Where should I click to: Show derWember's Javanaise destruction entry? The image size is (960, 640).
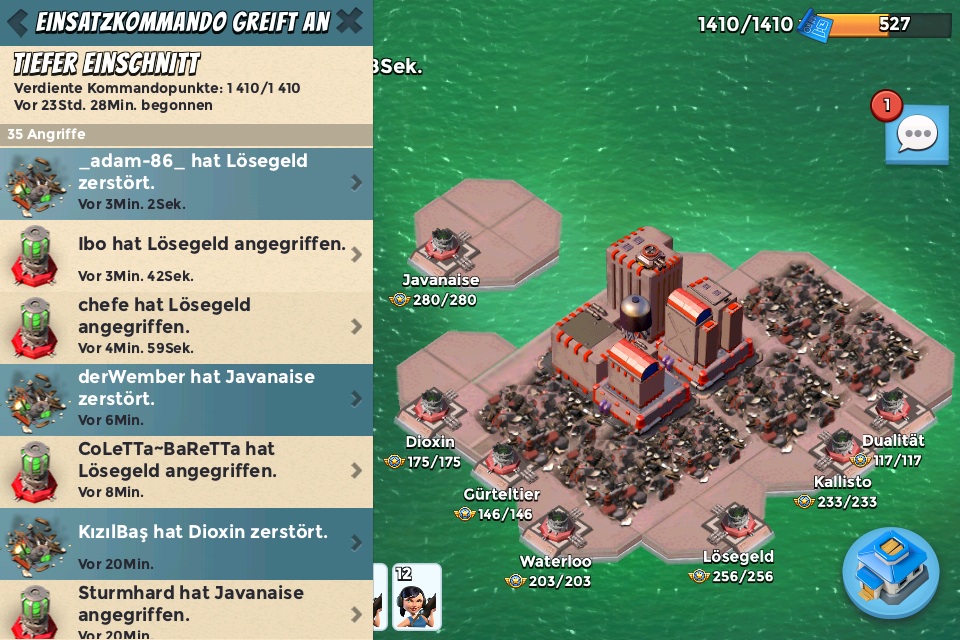[x=186, y=399]
